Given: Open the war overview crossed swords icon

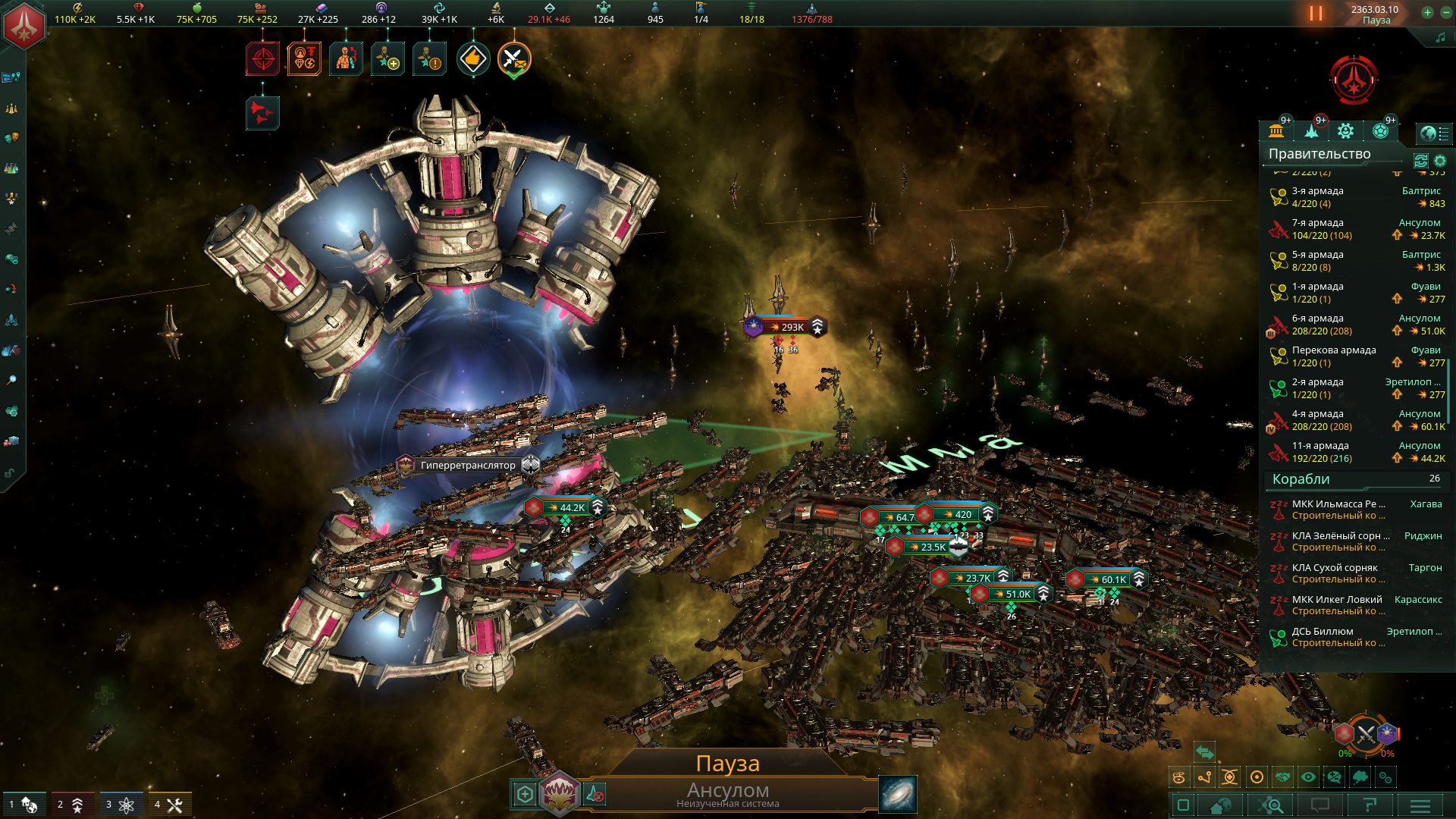Looking at the screenshot, I should coord(1366,734).
